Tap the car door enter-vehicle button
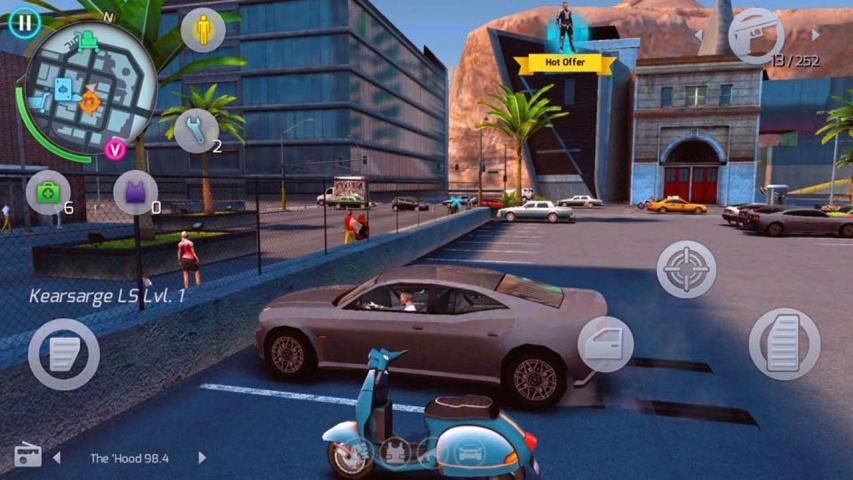This screenshot has width=853, height=480. pyautogui.click(x=605, y=344)
